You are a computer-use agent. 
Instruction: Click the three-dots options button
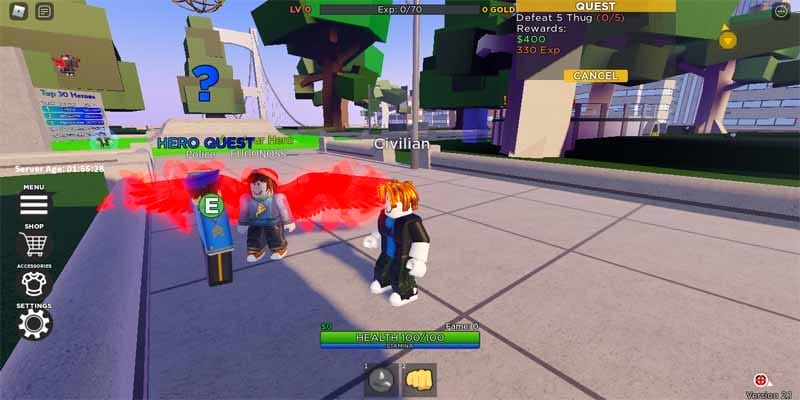[x=781, y=11]
